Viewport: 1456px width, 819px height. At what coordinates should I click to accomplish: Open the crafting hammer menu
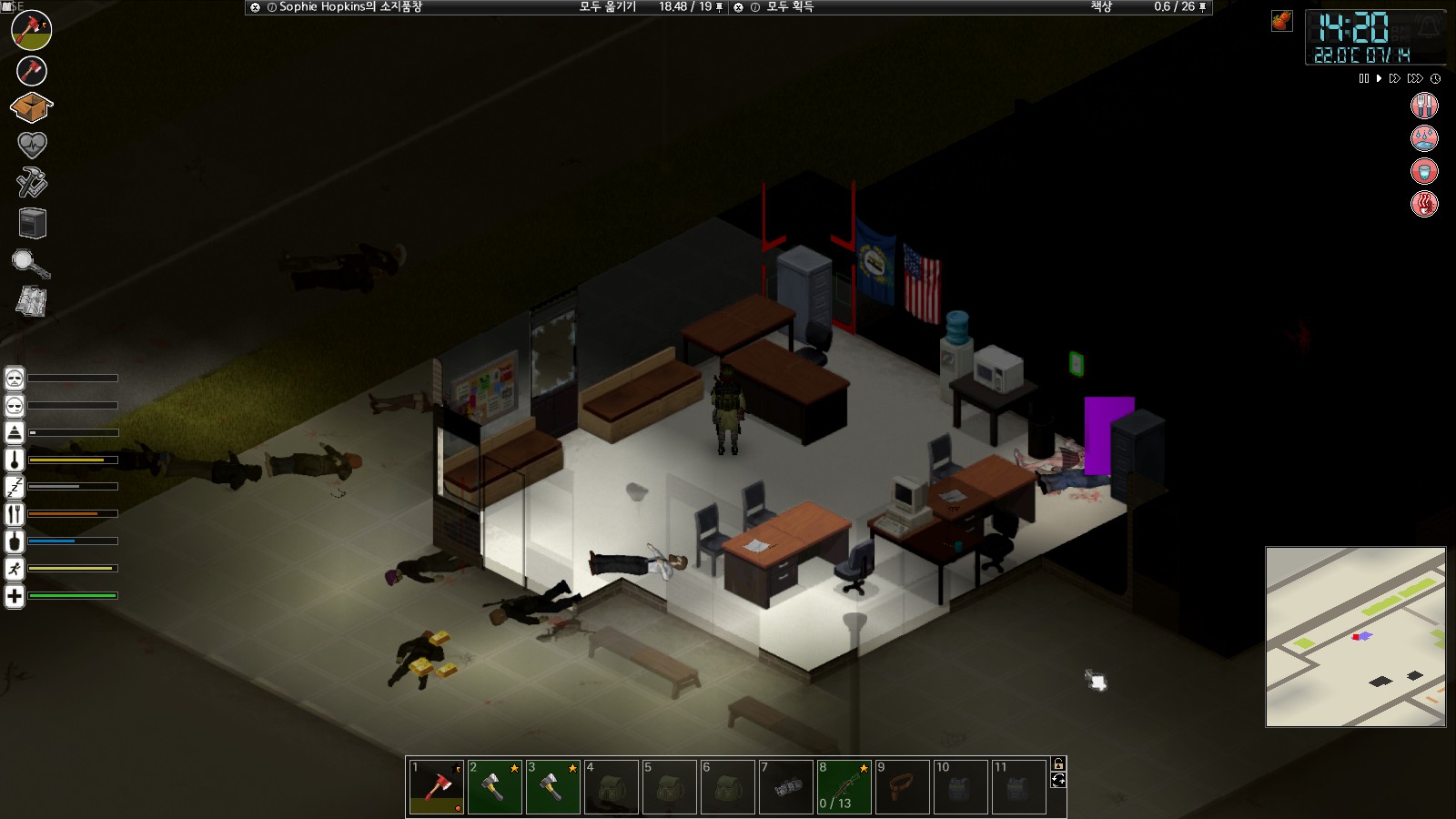pos(31,183)
